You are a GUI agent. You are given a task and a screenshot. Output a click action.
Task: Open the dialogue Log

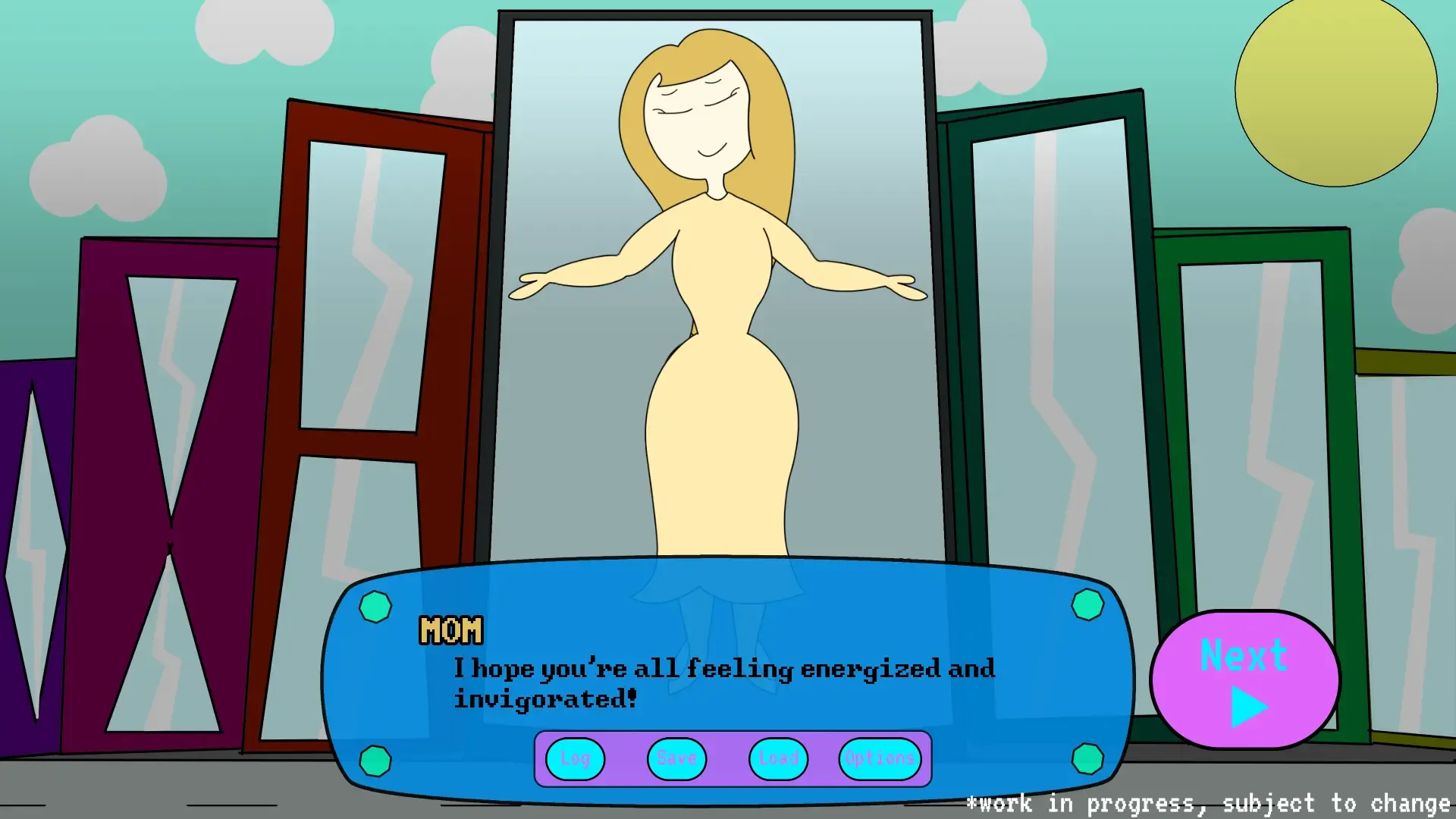574,758
